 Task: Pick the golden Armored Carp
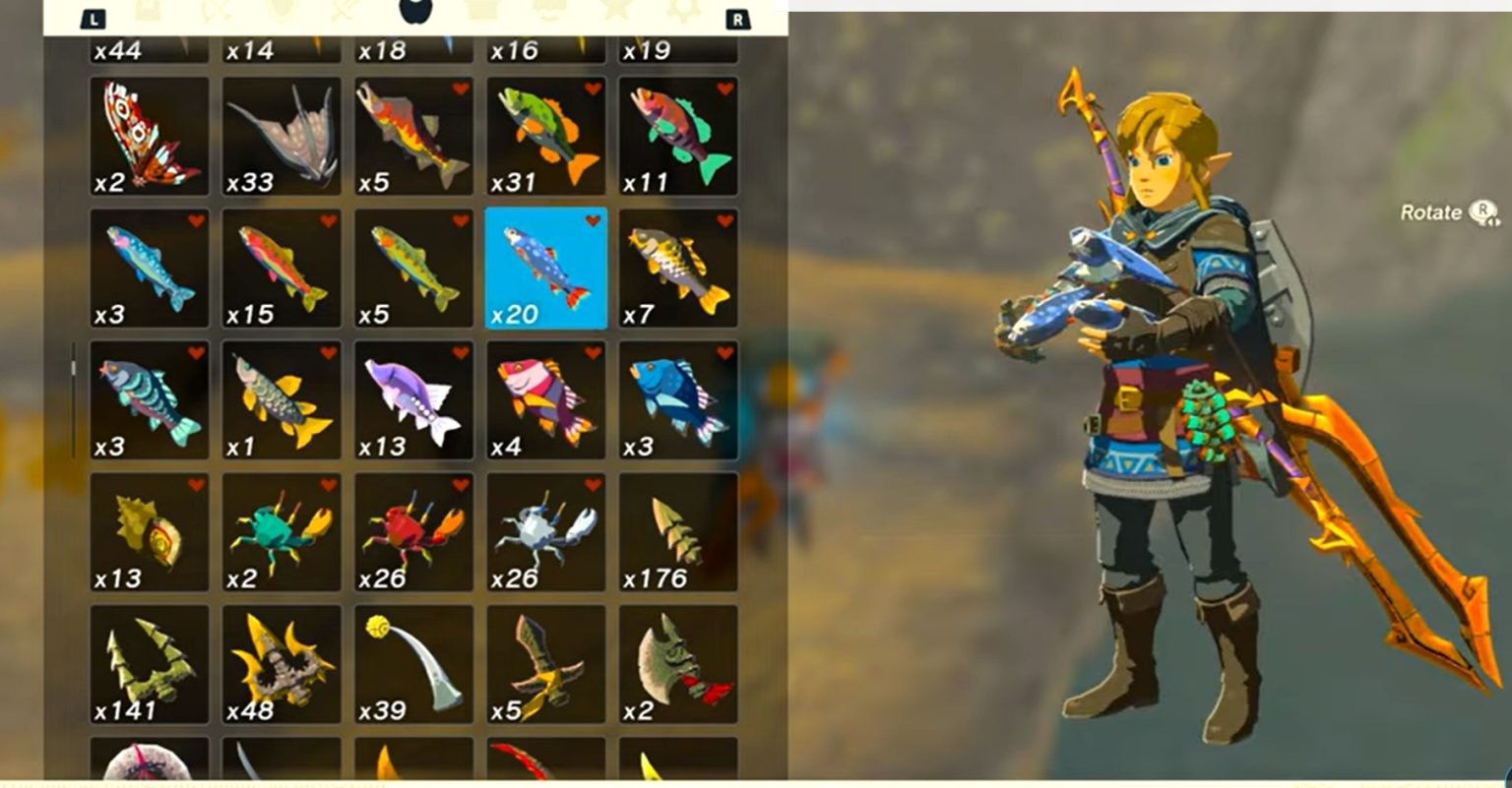pyautogui.click(x=677, y=266)
